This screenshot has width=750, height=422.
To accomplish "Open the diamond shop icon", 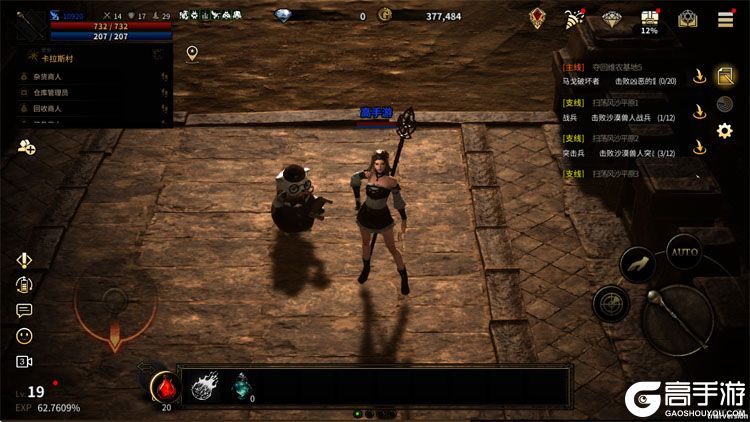I will (x=612, y=19).
